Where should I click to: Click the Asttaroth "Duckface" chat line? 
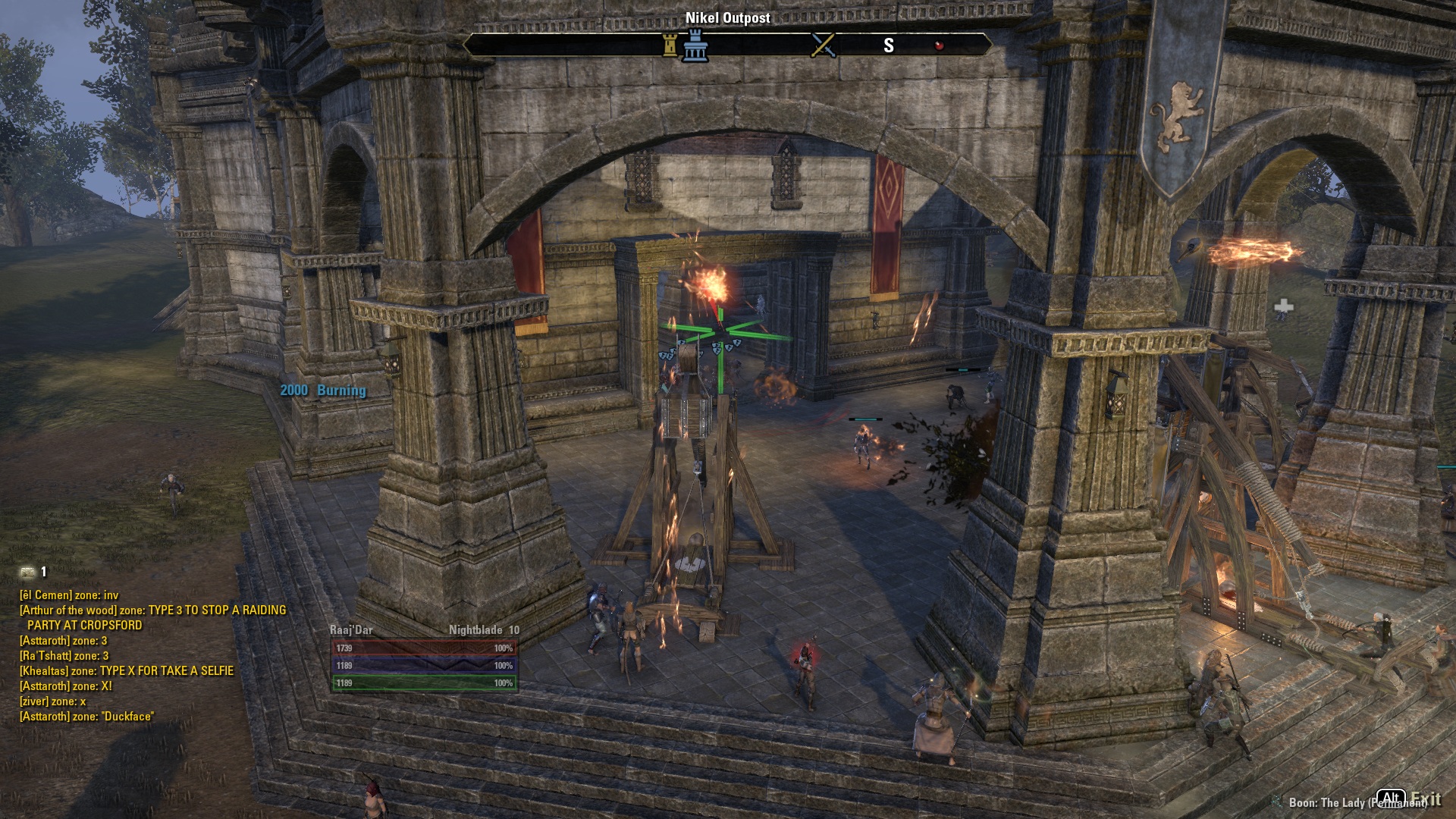pyautogui.click(x=86, y=716)
